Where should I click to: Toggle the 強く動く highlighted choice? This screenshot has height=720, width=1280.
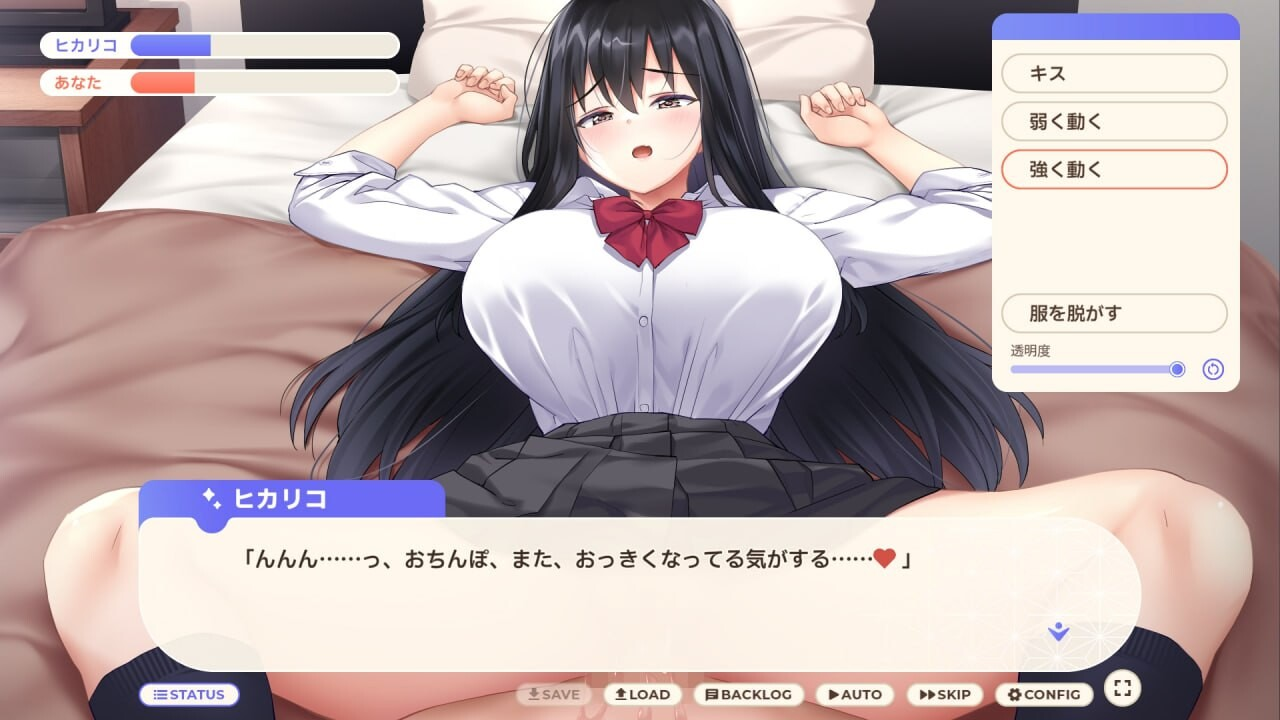click(x=1114, y=169)
